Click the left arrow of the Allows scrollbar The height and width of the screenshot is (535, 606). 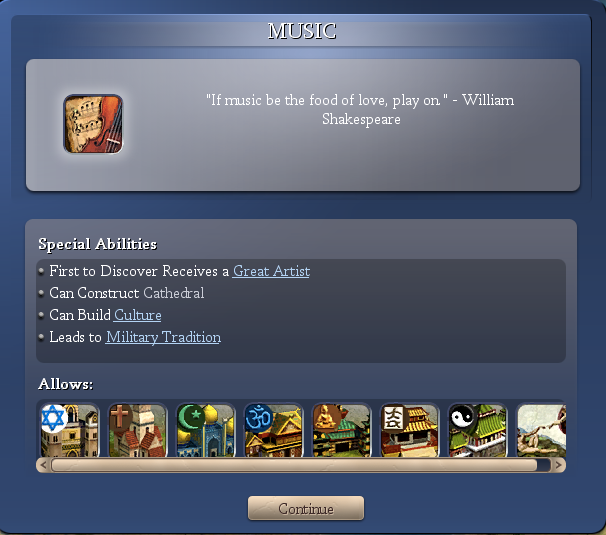coord(44,465)
